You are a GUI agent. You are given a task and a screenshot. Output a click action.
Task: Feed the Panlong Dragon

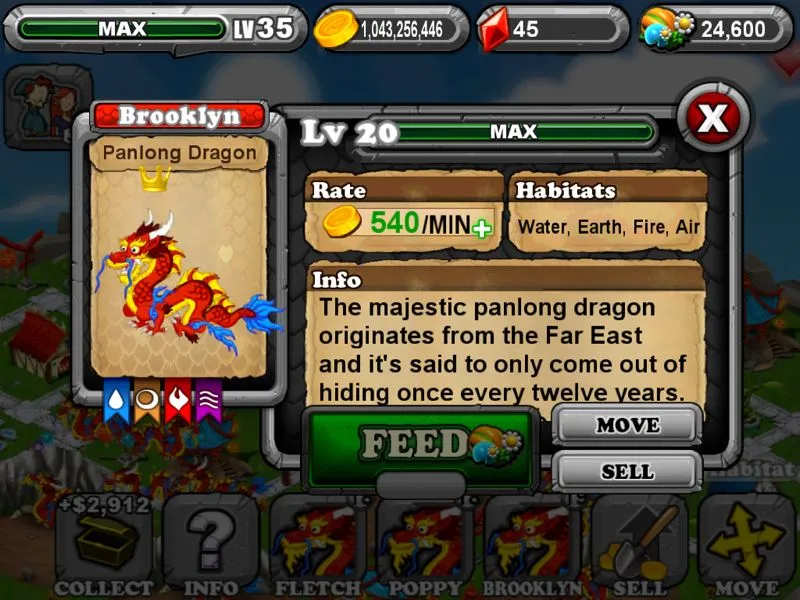tap(419, 444)
